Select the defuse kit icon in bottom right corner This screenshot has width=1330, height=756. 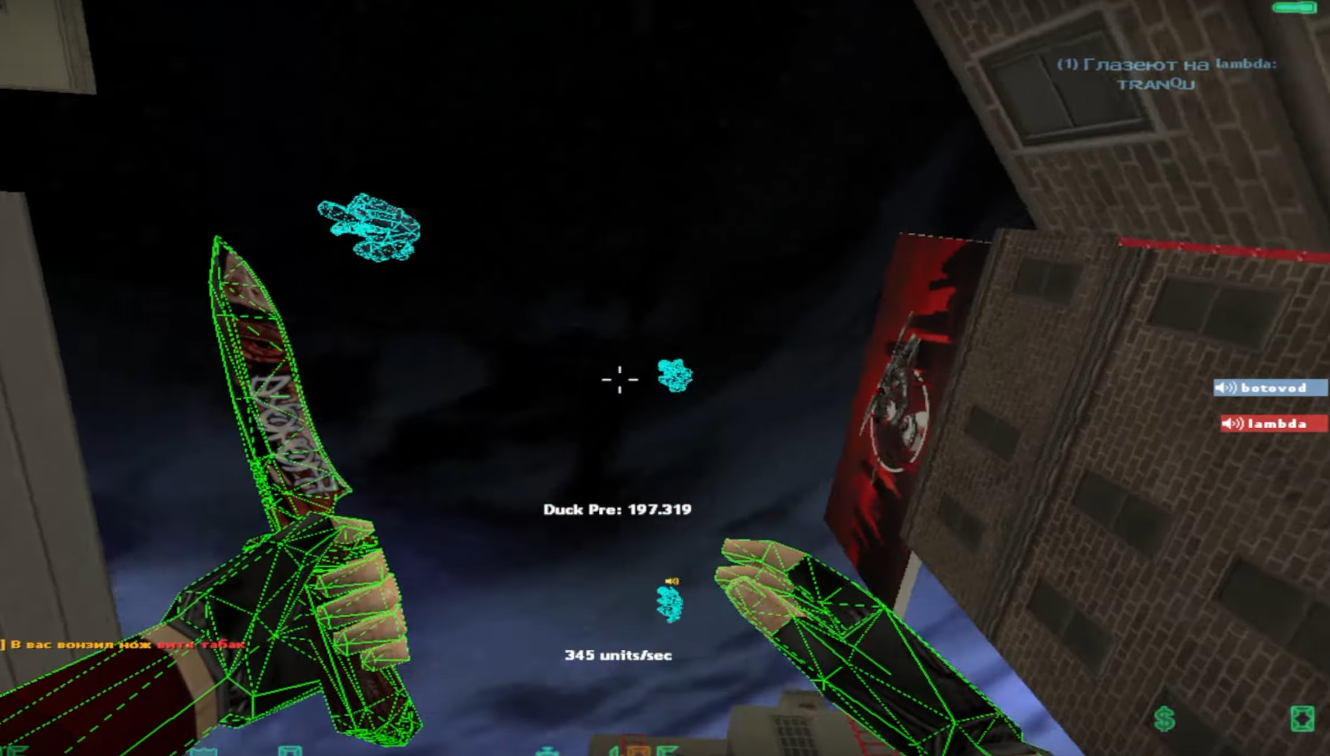point(1303,718)
